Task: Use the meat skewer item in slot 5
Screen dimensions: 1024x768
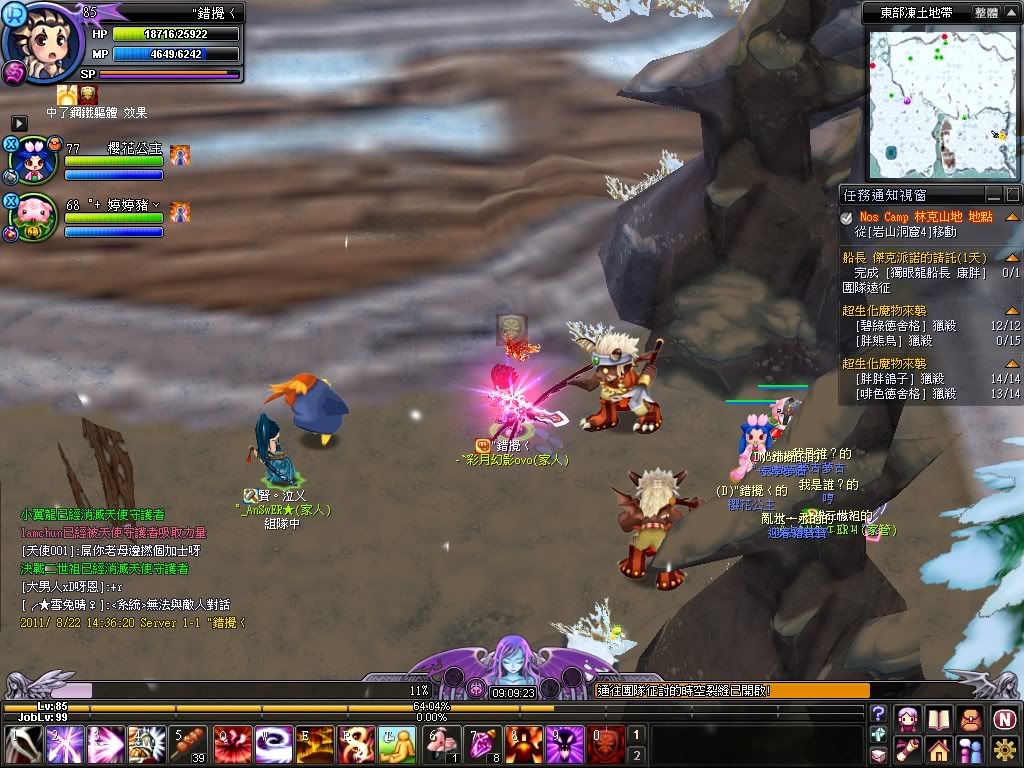Action: [188, 745]
